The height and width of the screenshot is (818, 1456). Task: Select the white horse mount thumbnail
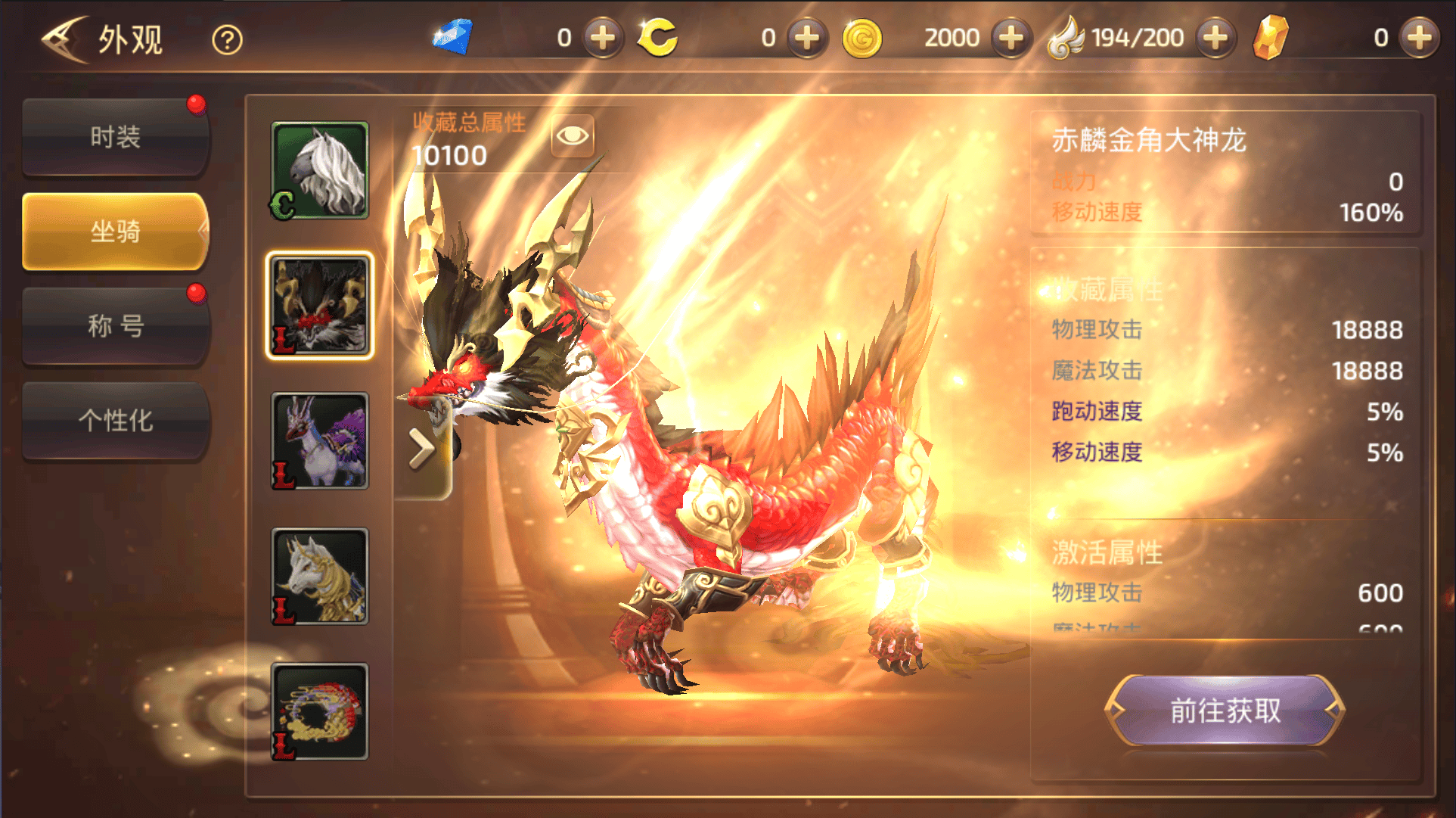pos(320,170)
